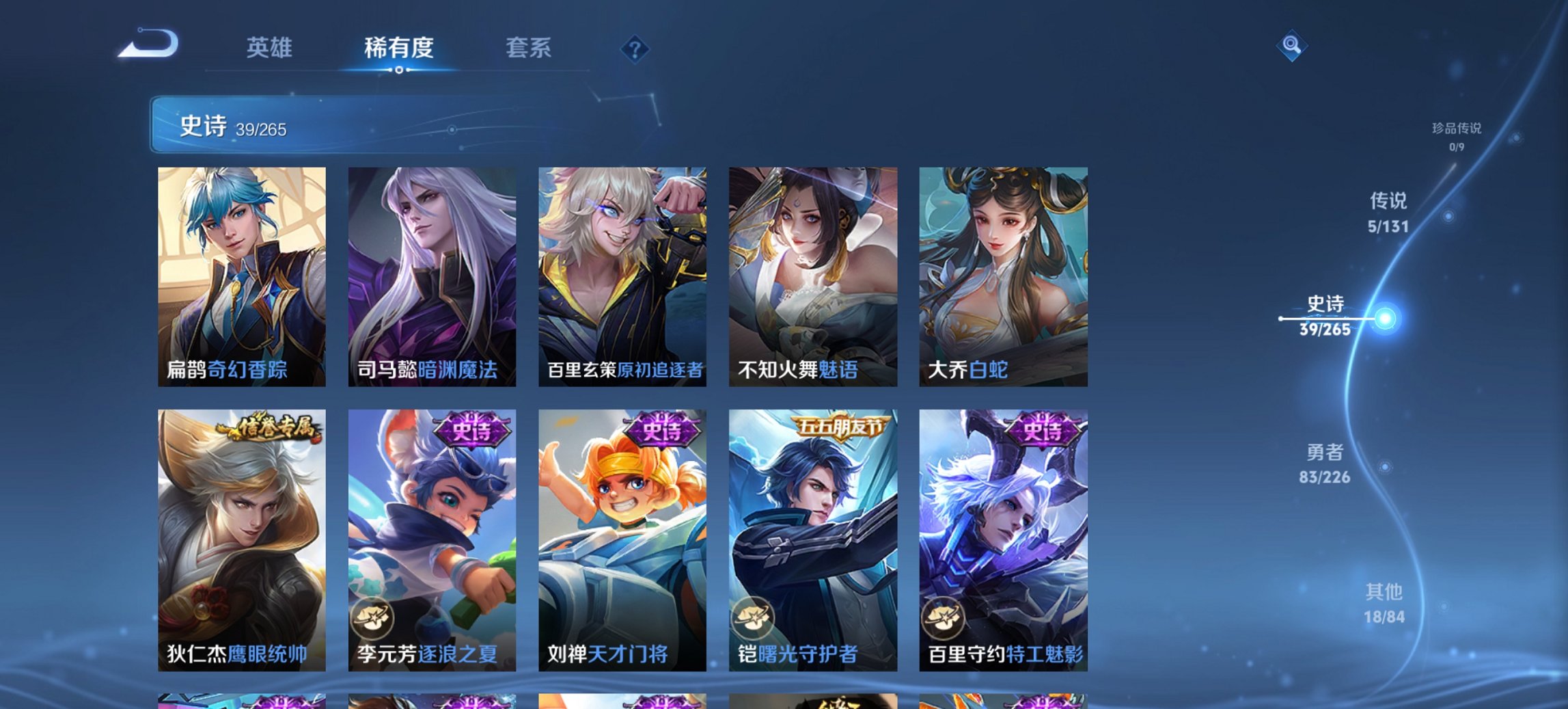Switch to the 英雄 tab
The width and height of the screenshot is (1568, 709).
click(271, 49)
